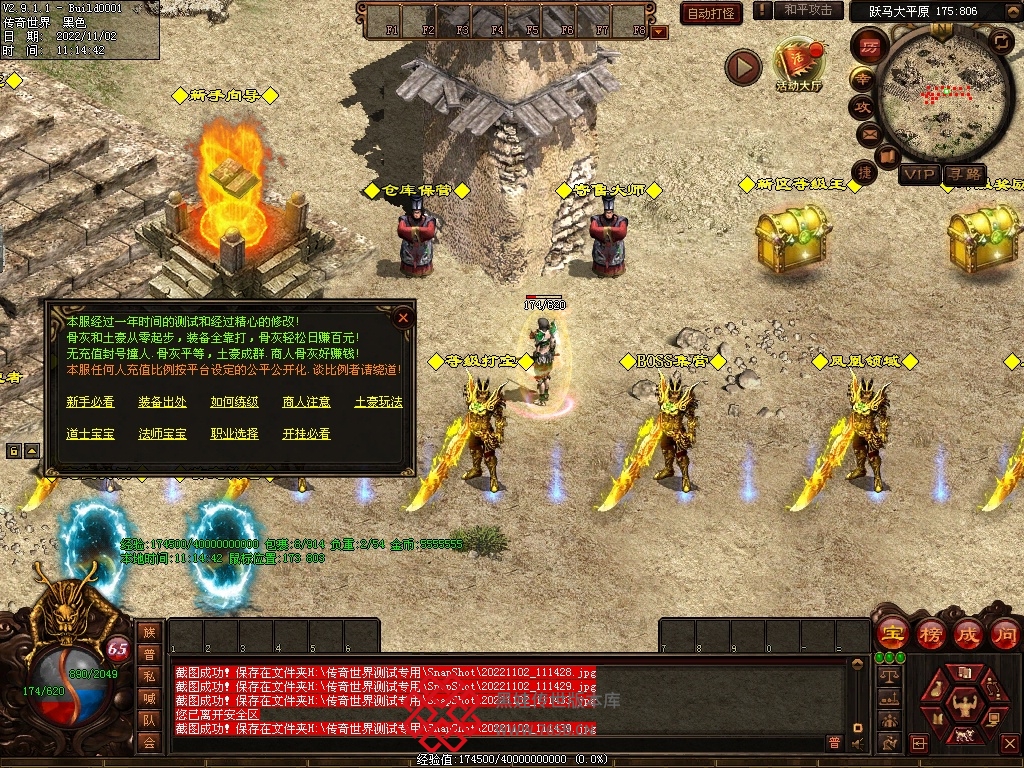Open the 活动大厅 activity hall
Image resolution: width=1024 pixels, height=768 pixels.
point(798,66)
